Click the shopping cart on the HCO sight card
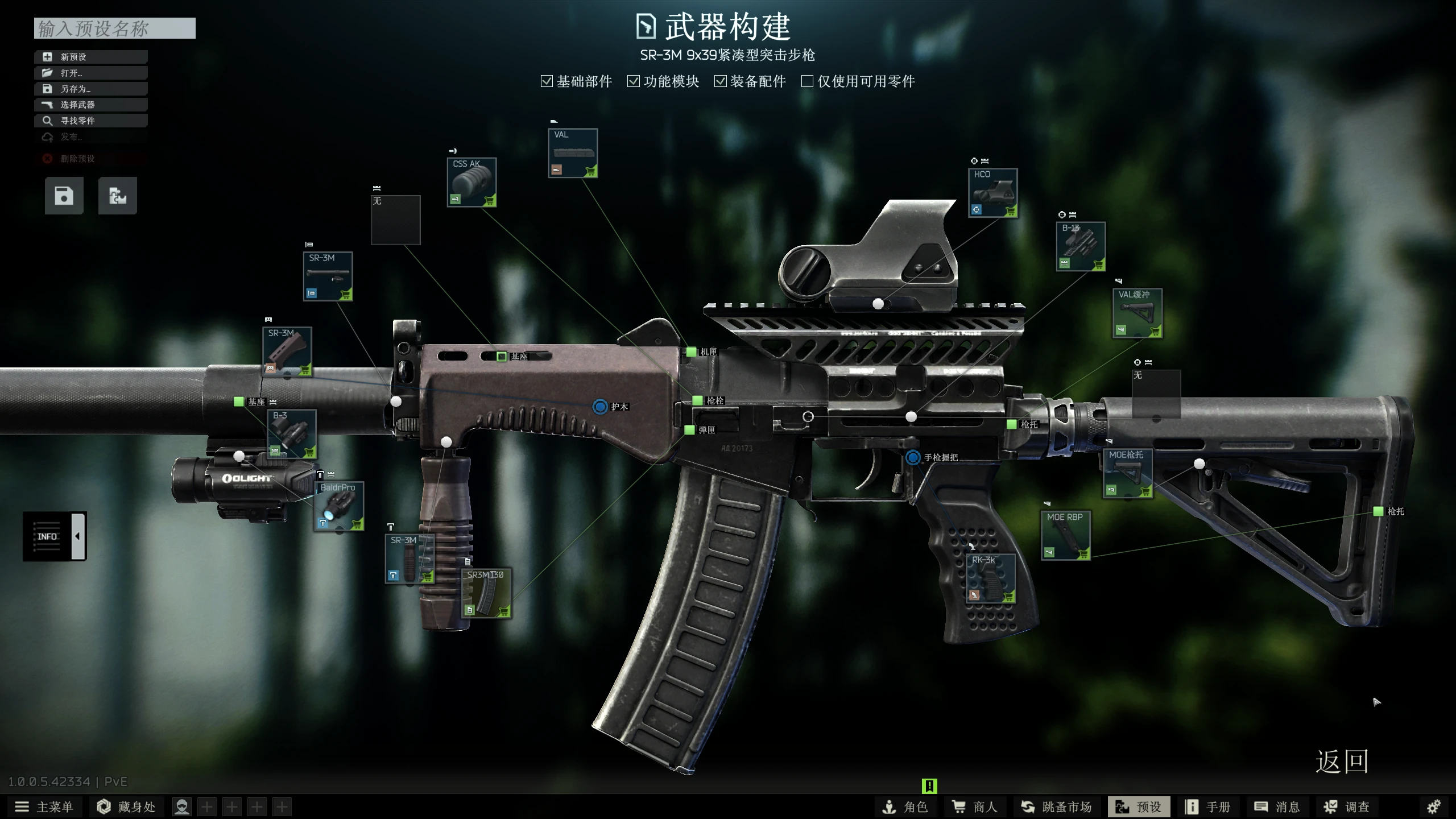Viewport: 1456px width, 819px height. tap(1012, 212)
